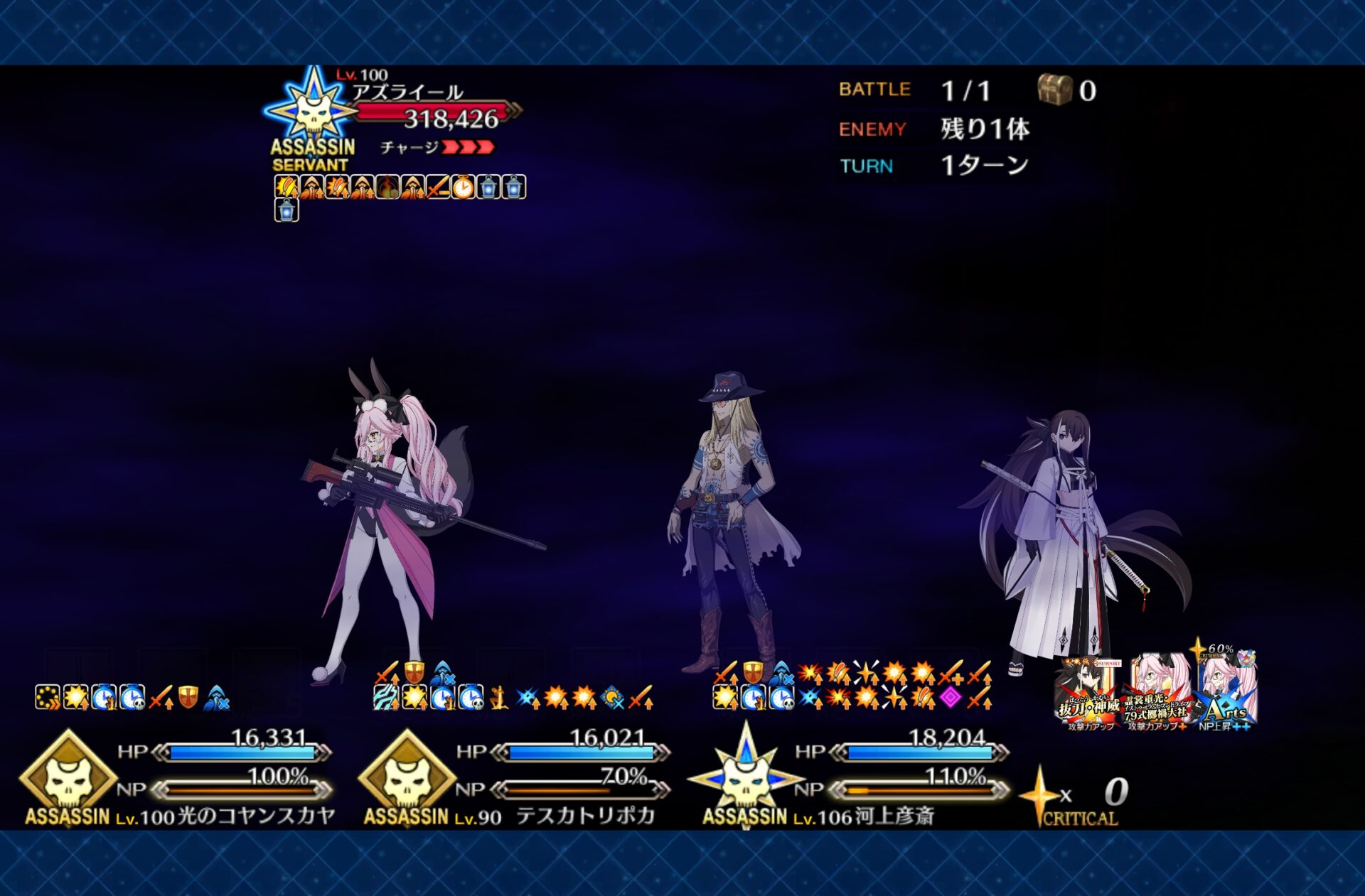Open テスカトリポカ's servant status panel

515,778
